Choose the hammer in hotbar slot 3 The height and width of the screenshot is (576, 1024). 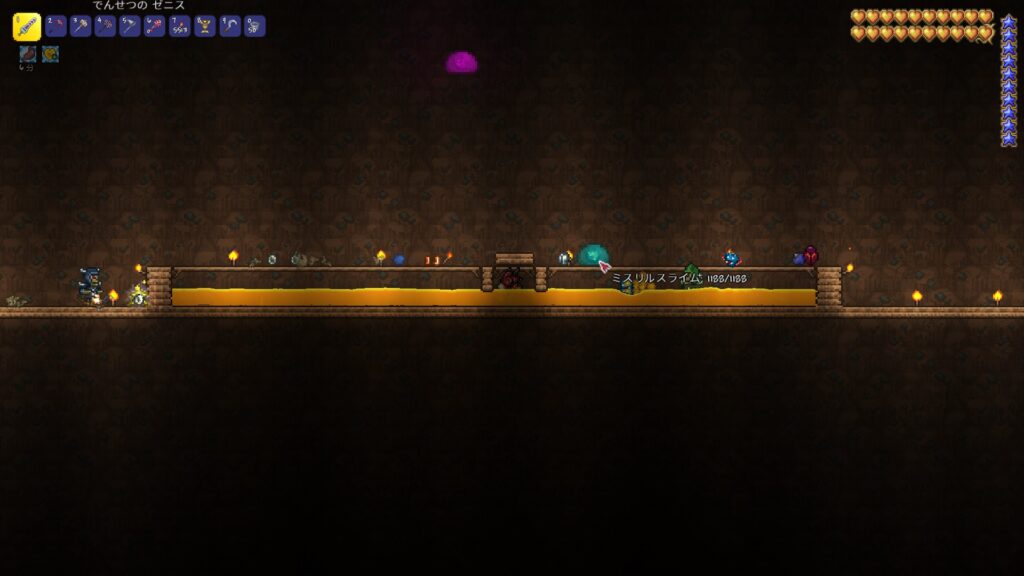tap(81, 27)
